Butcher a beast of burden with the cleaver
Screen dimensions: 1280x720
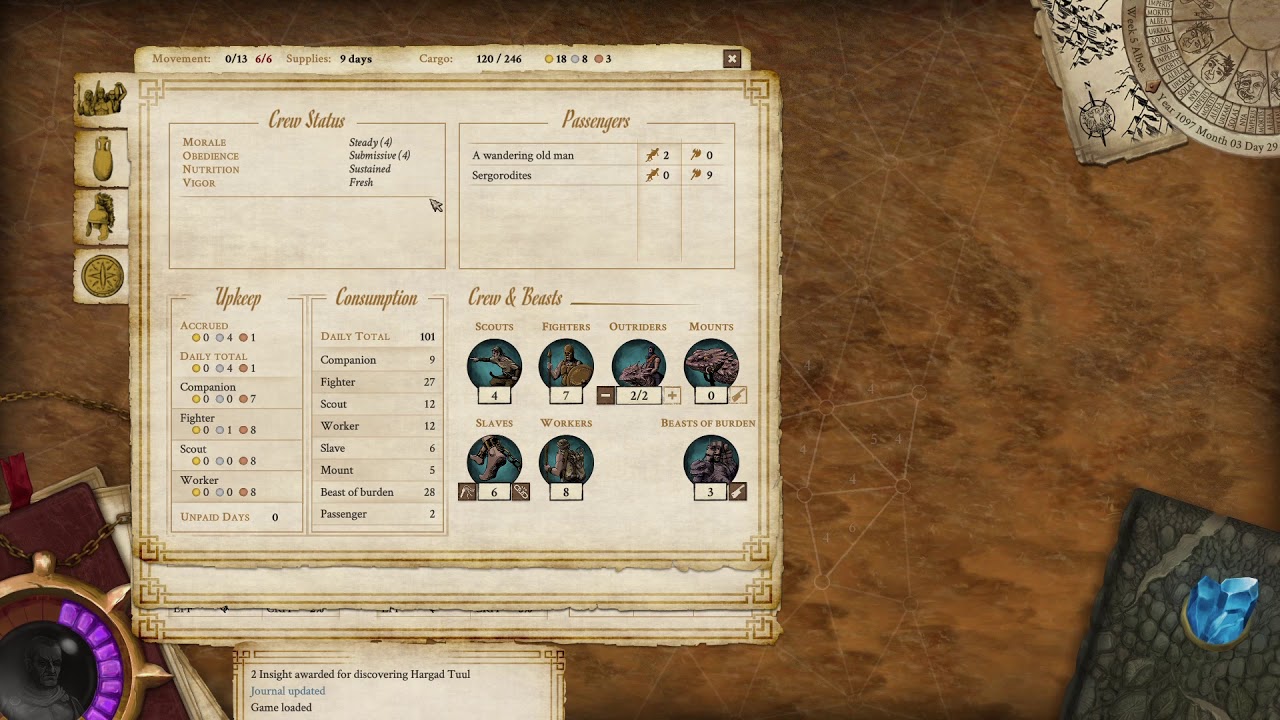click(738, 492)
